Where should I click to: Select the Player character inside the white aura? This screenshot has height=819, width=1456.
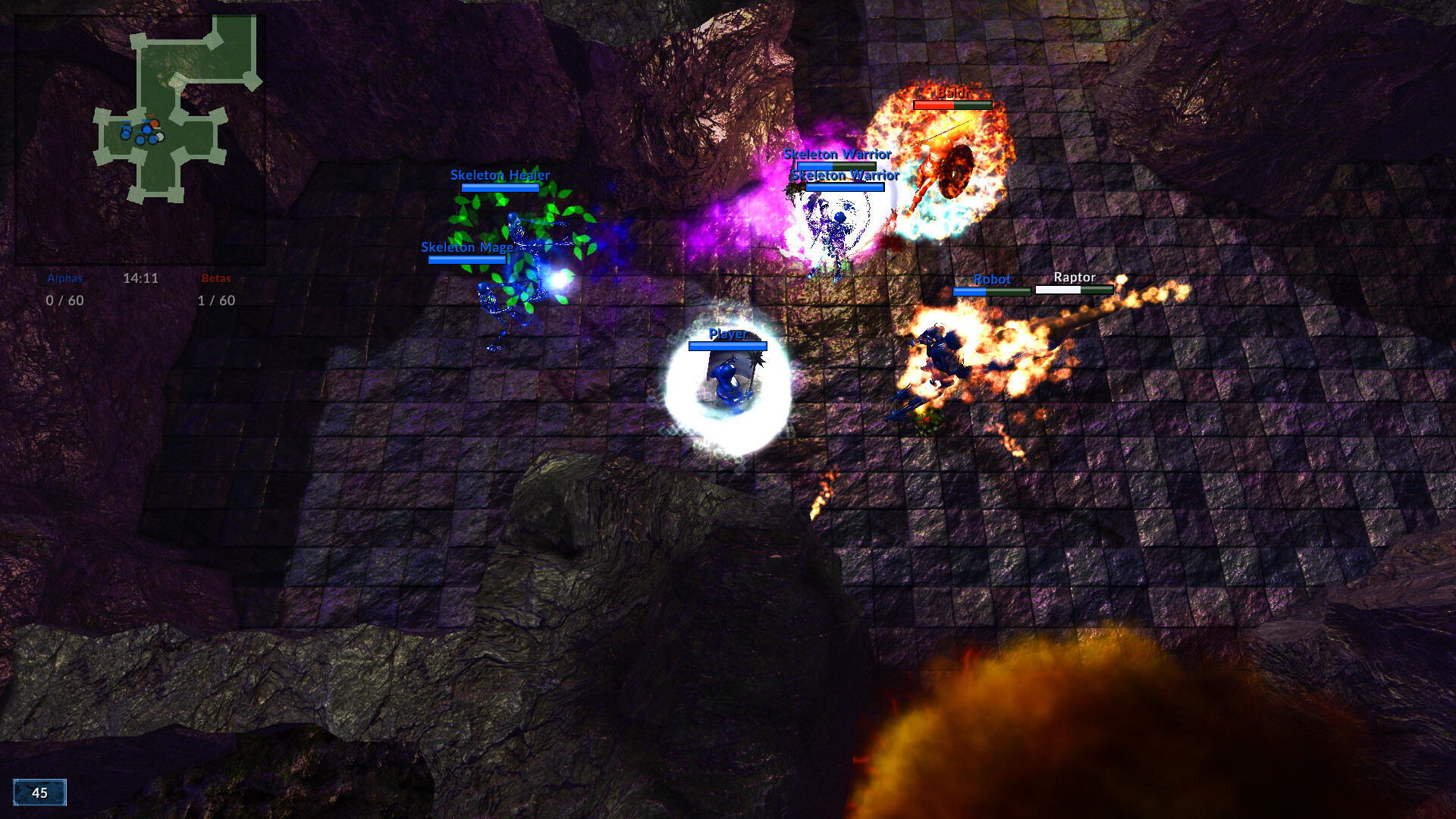coord(726,379)
